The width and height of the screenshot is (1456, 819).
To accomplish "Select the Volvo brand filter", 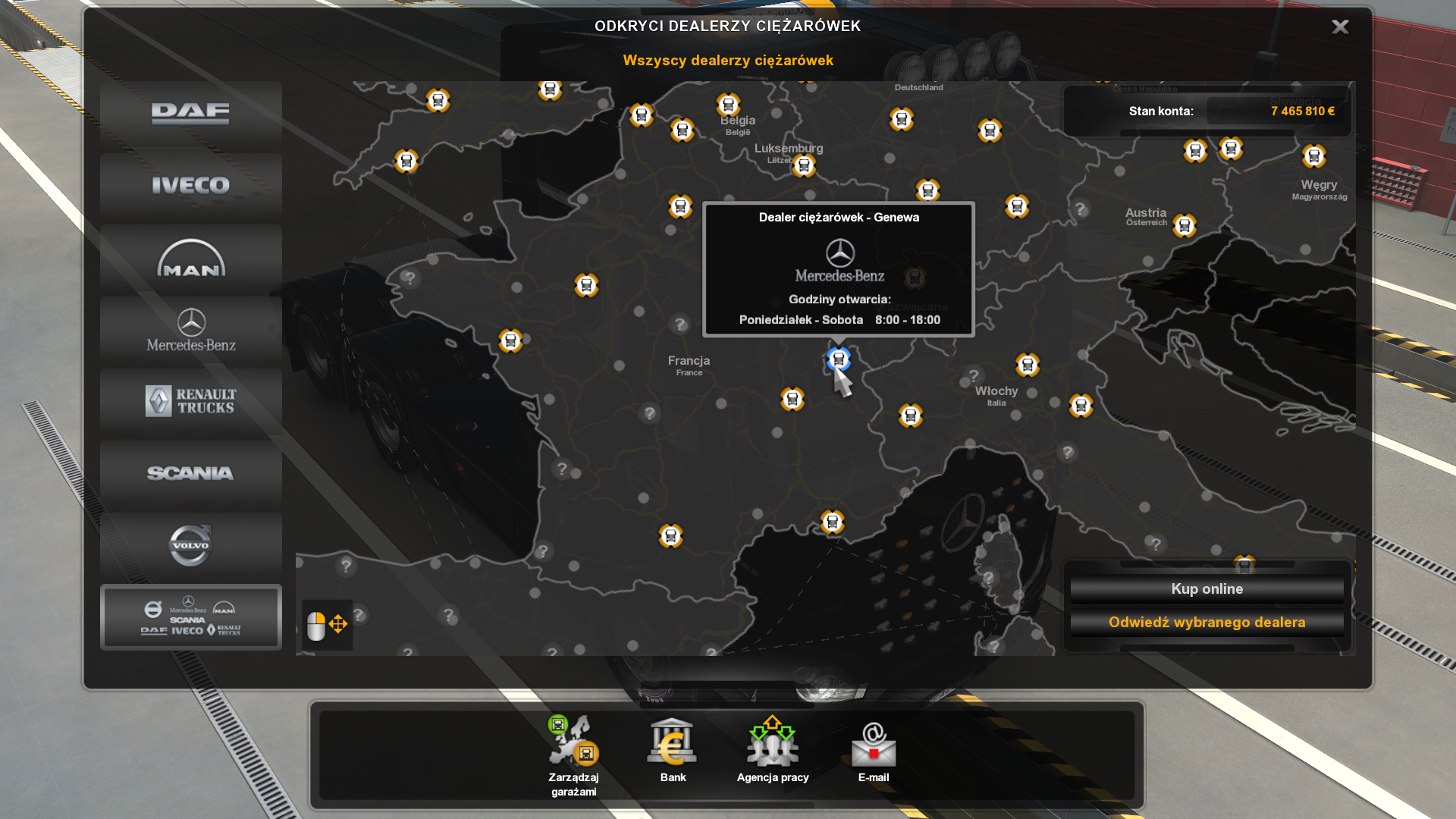I will pyautogui.click(x=190, y=545).
